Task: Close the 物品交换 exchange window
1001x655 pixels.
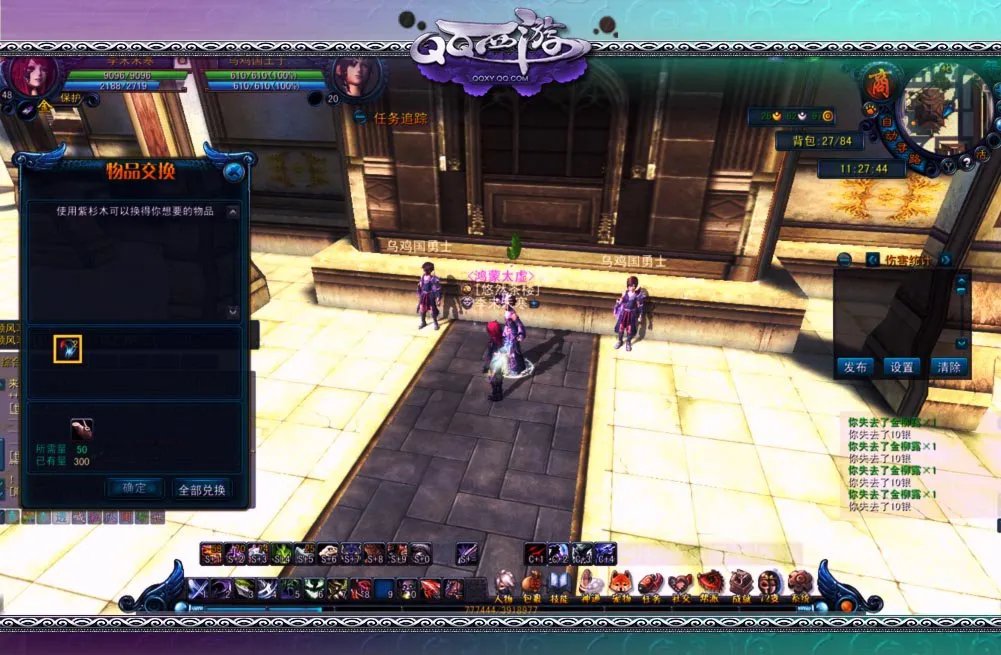Action: [234, 171]
